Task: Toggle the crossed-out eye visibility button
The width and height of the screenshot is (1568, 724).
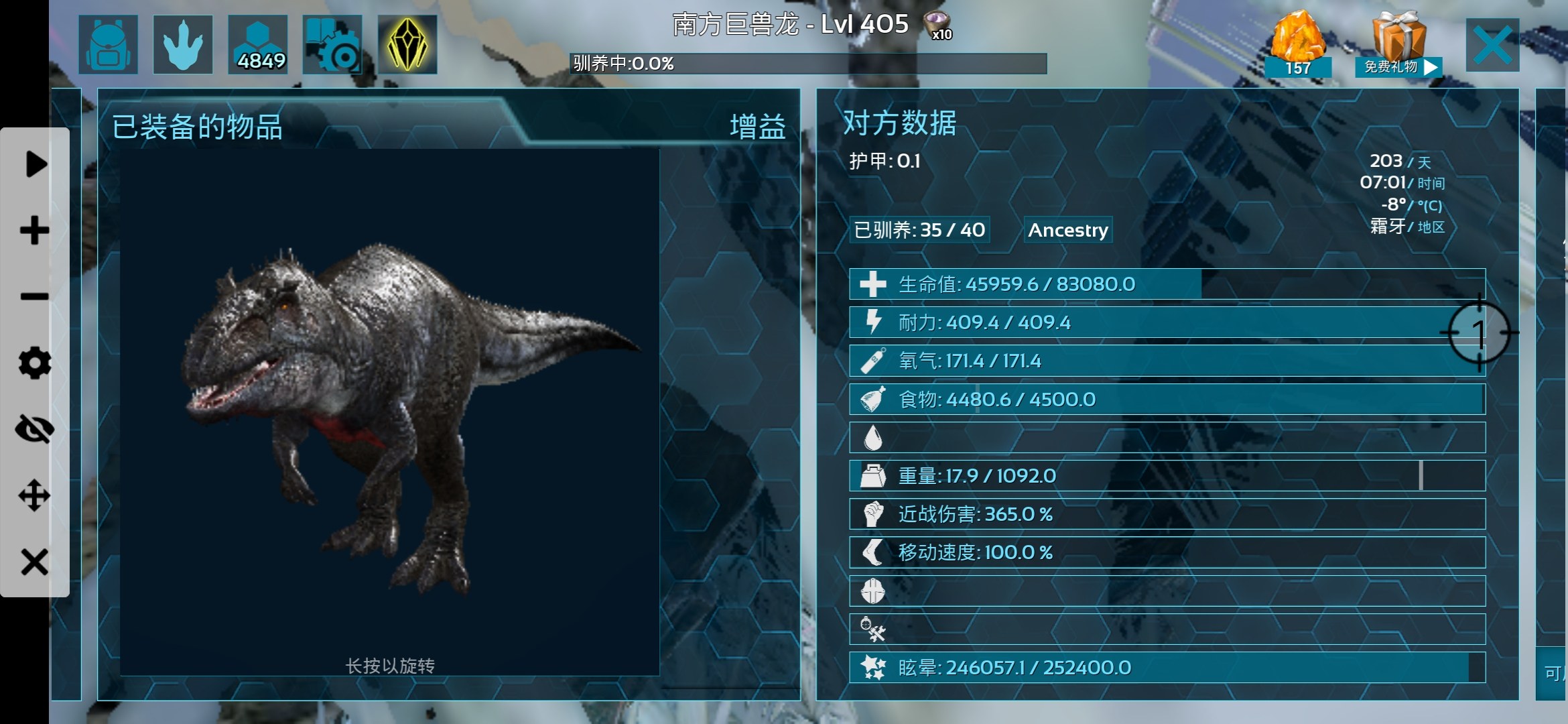Action: [x=35, y=429]
